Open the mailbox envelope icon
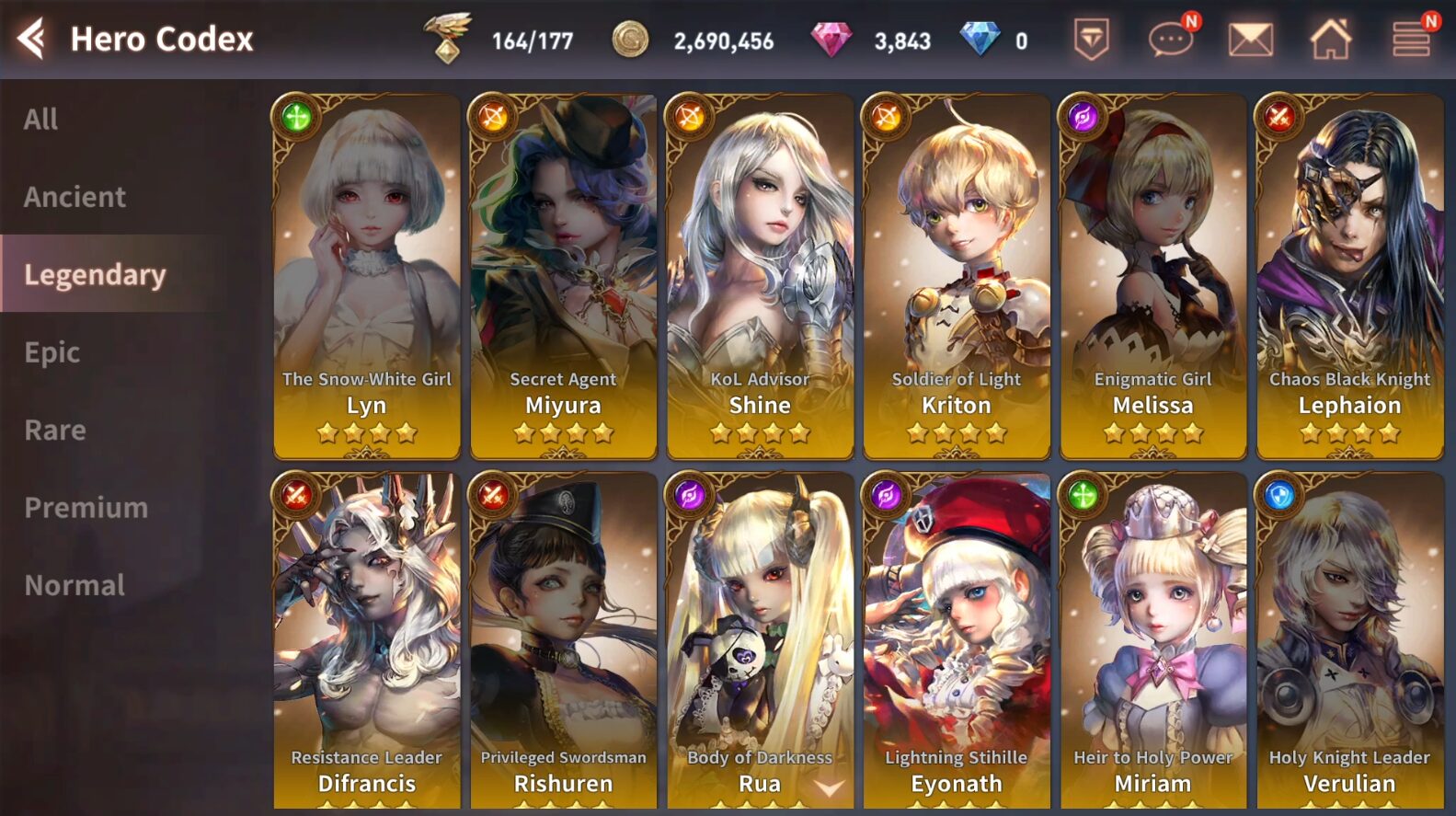The width and height of the screenshot is (1456, 816). pyautogui.click(x=1249, y=39)
